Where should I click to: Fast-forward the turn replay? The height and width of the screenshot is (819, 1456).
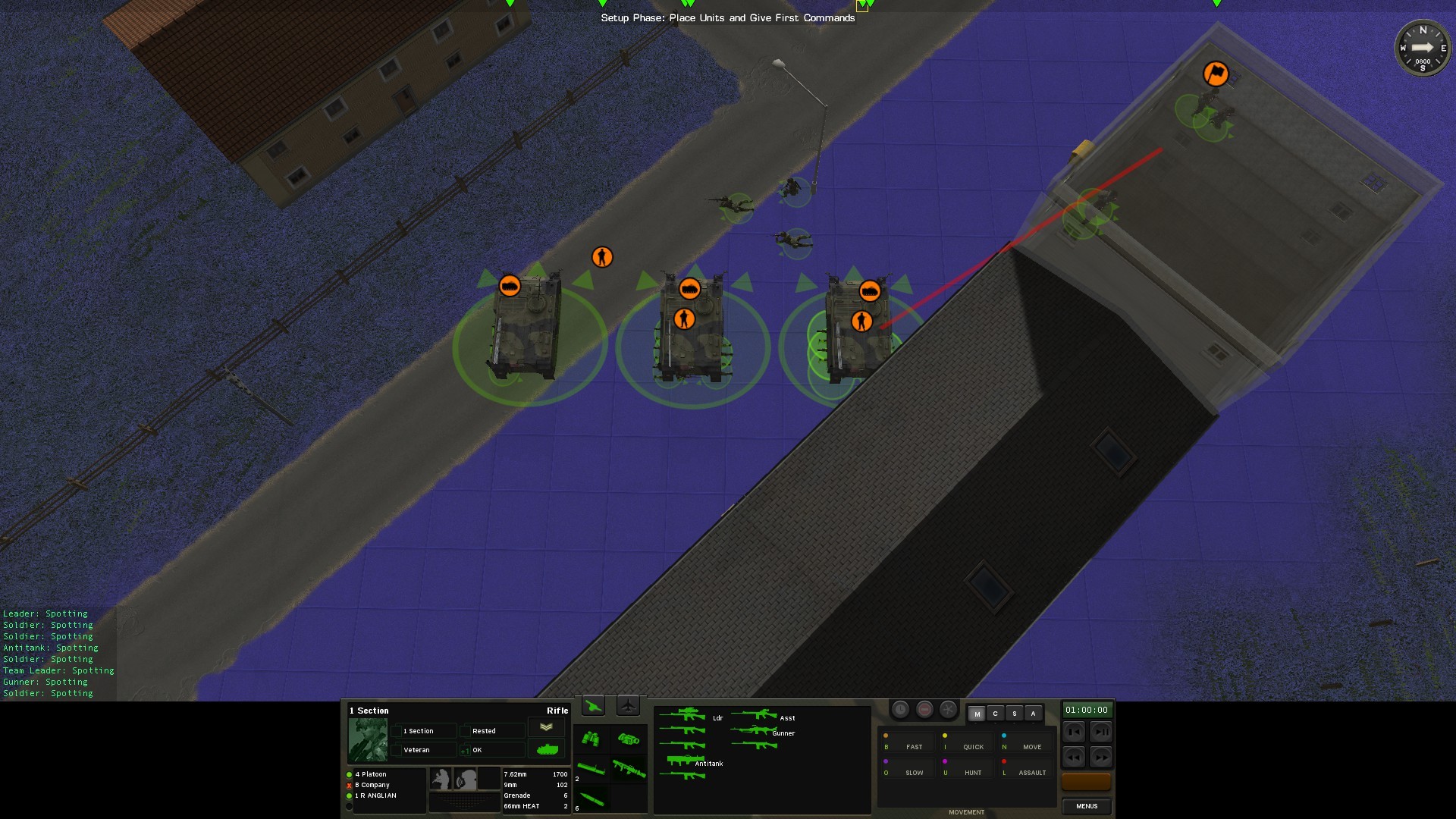(x=1100, y=757)
